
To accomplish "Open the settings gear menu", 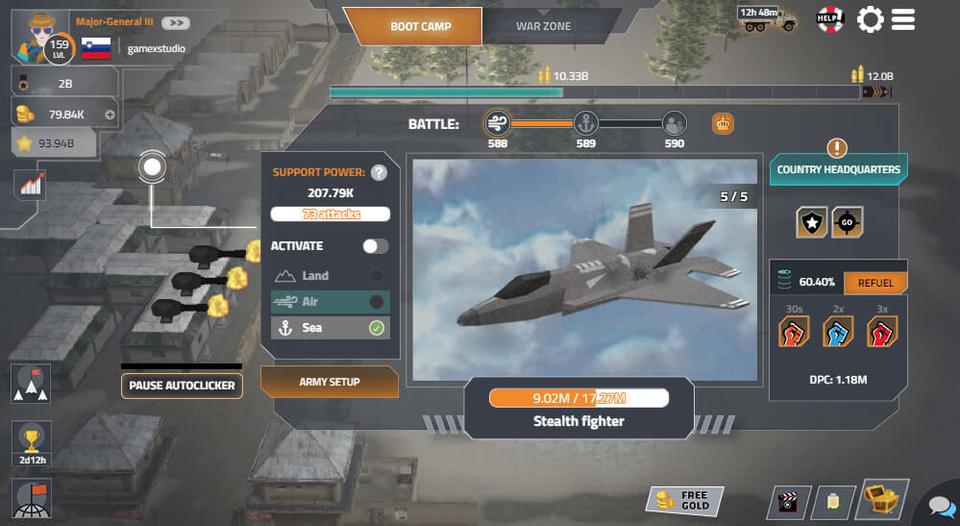I will click(870, 19).
